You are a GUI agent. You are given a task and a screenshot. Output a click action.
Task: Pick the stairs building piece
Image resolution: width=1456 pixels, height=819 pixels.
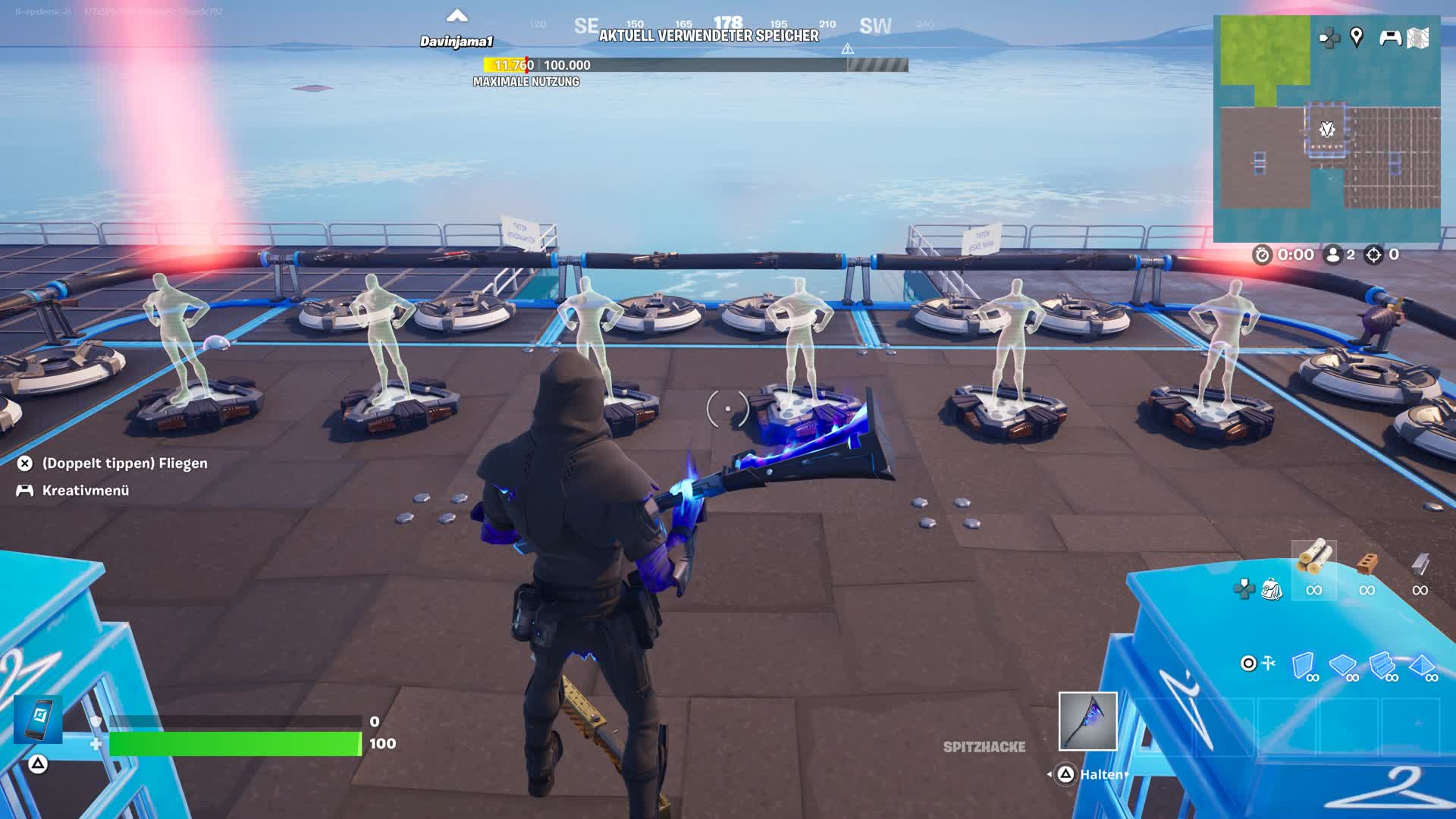tap(1382, 666)
